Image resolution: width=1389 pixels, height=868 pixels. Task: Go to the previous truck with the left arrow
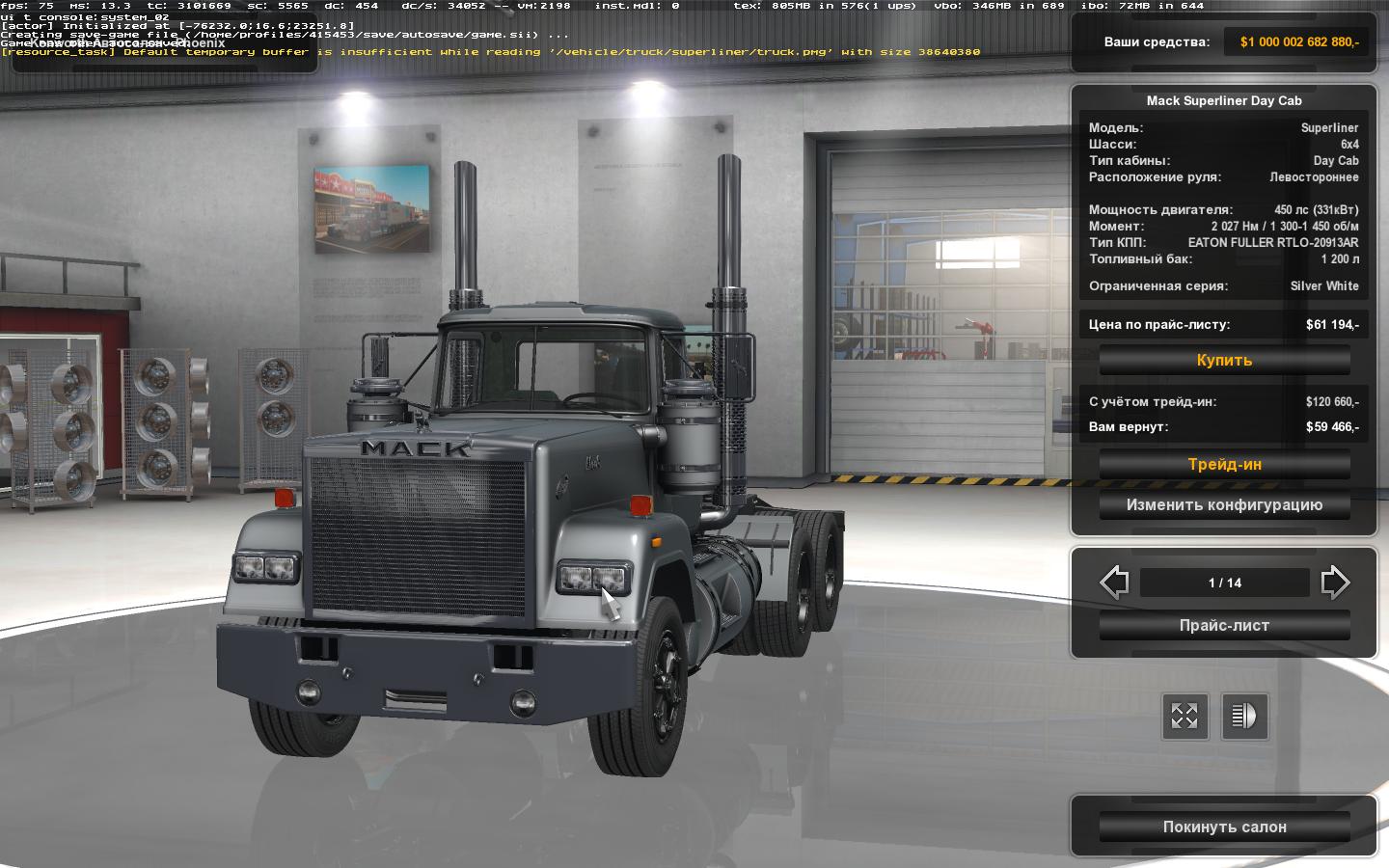coord(1114,583)
